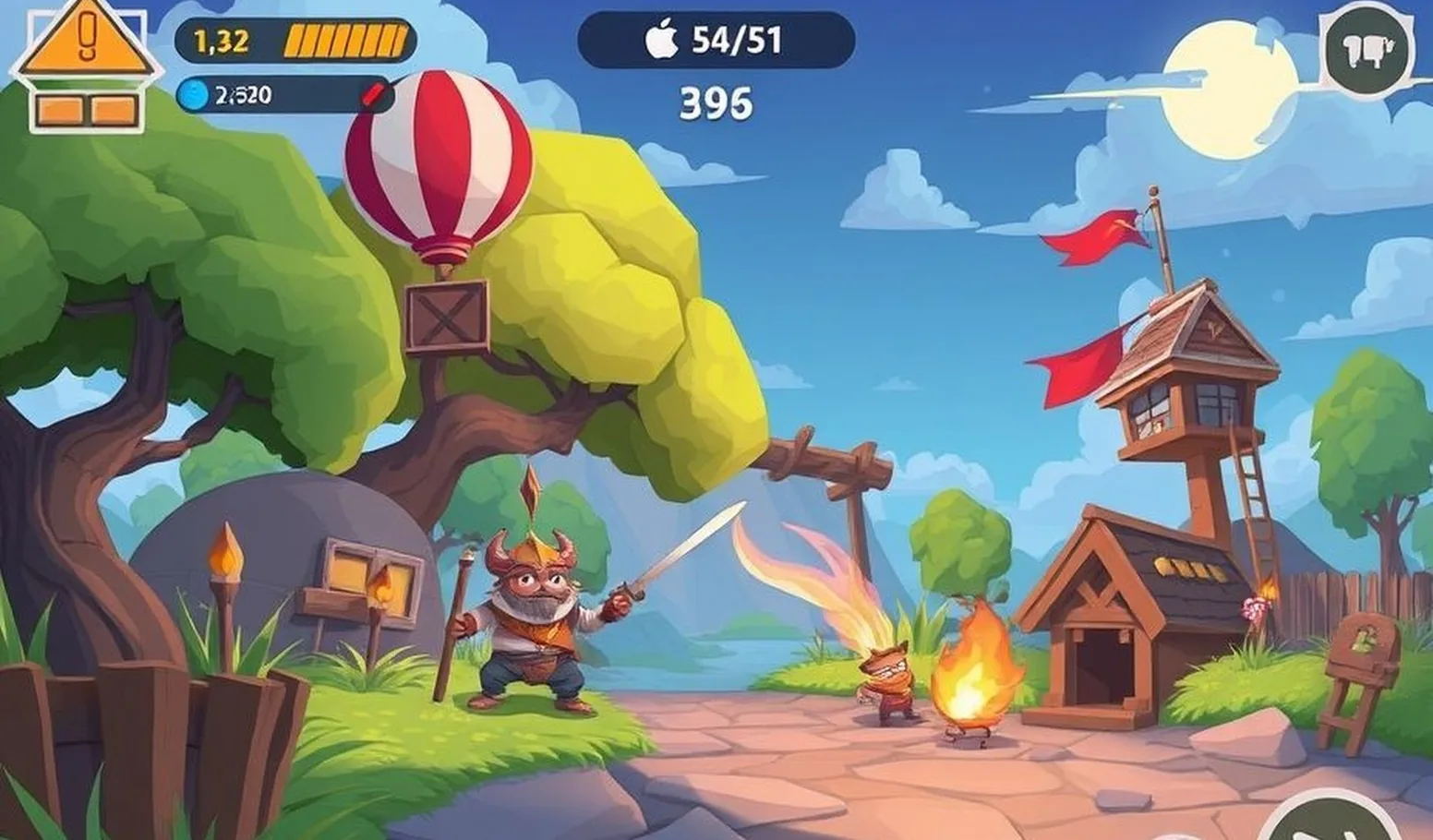Click the blue gem currency icon
Screen dimensions: 1433x840
coord(195,92)
